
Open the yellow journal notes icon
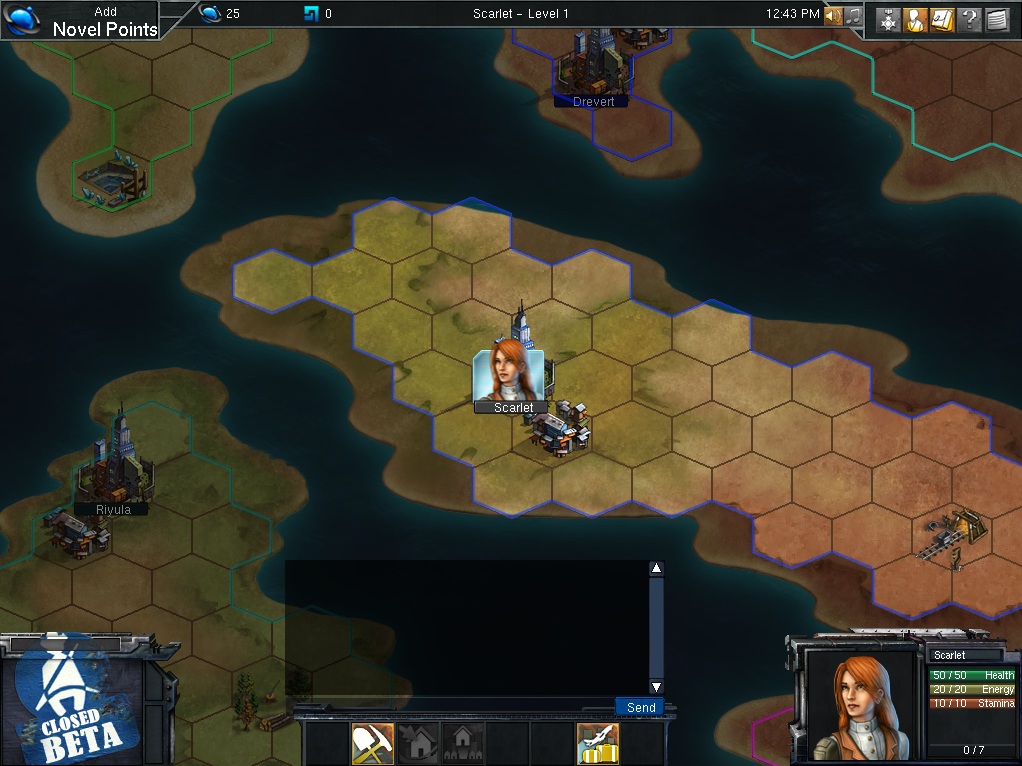(x=942, y=20)
